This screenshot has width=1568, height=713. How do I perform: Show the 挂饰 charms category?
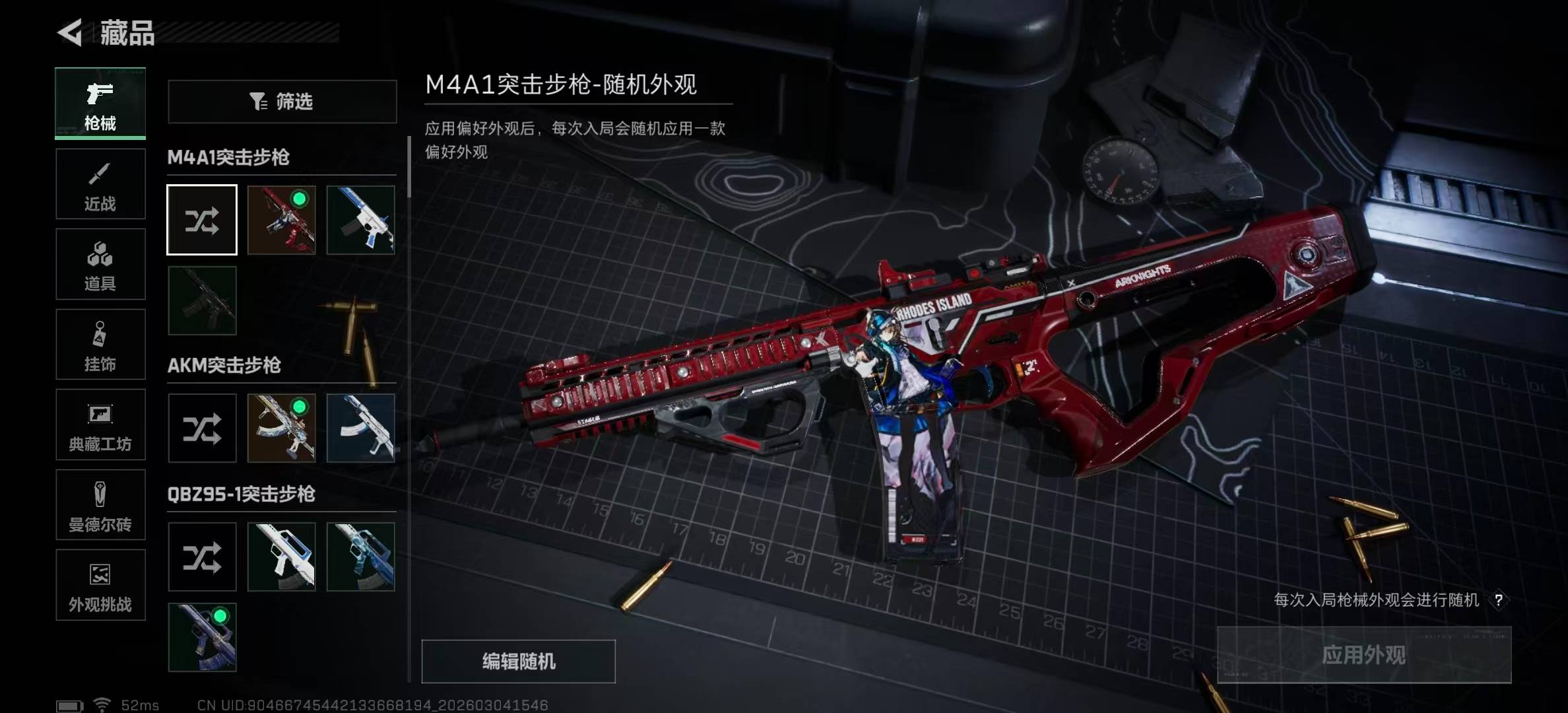100,345
